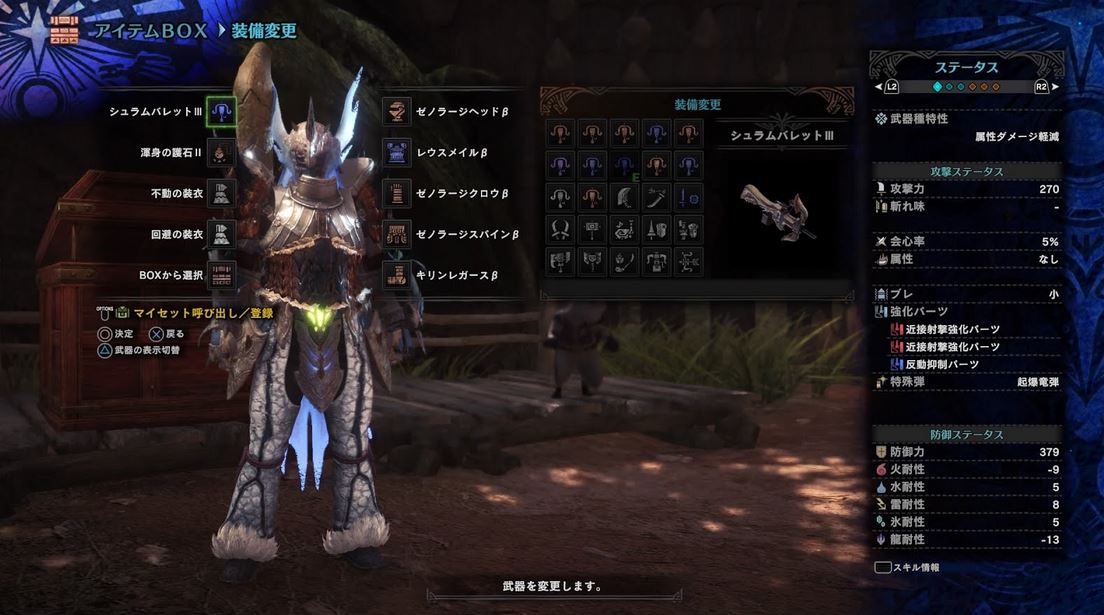Image resolution: width=1104 pixels, height=615 pixels.
Task: Pick the long sword icon in the grid
Action: (657, 197)
